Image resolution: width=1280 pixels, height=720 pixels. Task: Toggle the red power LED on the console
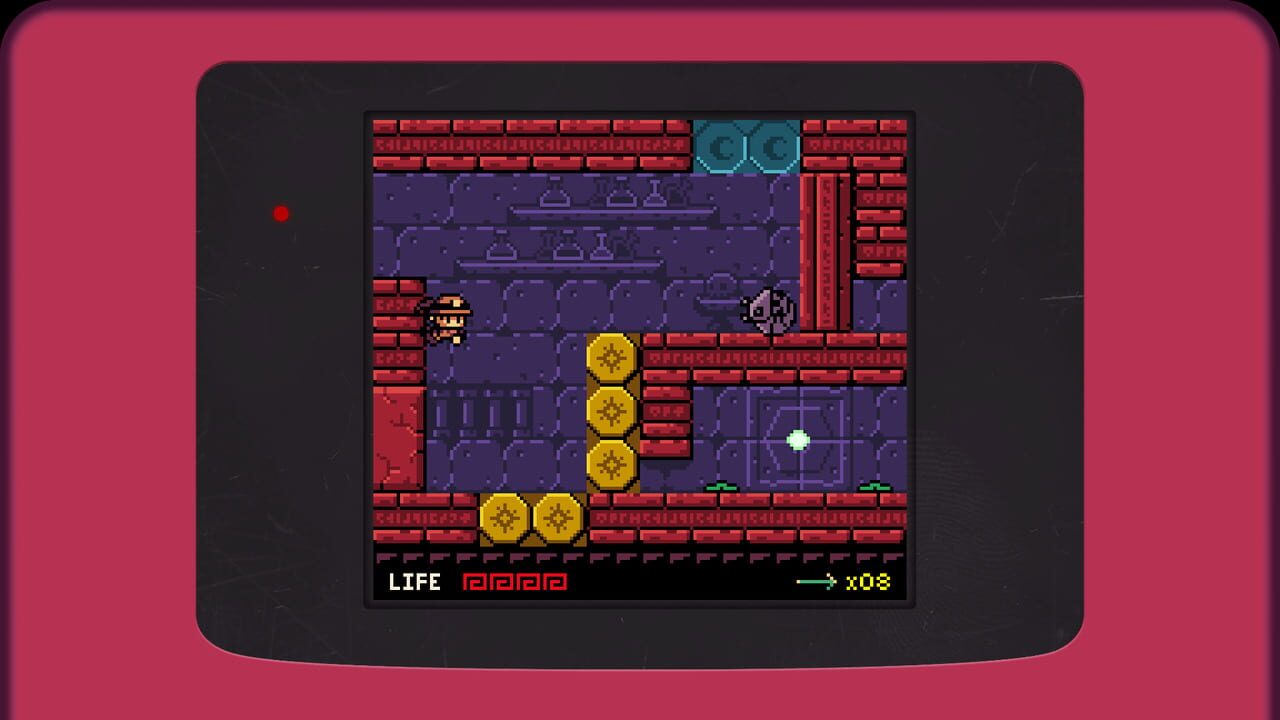pyautogui.click(x=281, y=212)
